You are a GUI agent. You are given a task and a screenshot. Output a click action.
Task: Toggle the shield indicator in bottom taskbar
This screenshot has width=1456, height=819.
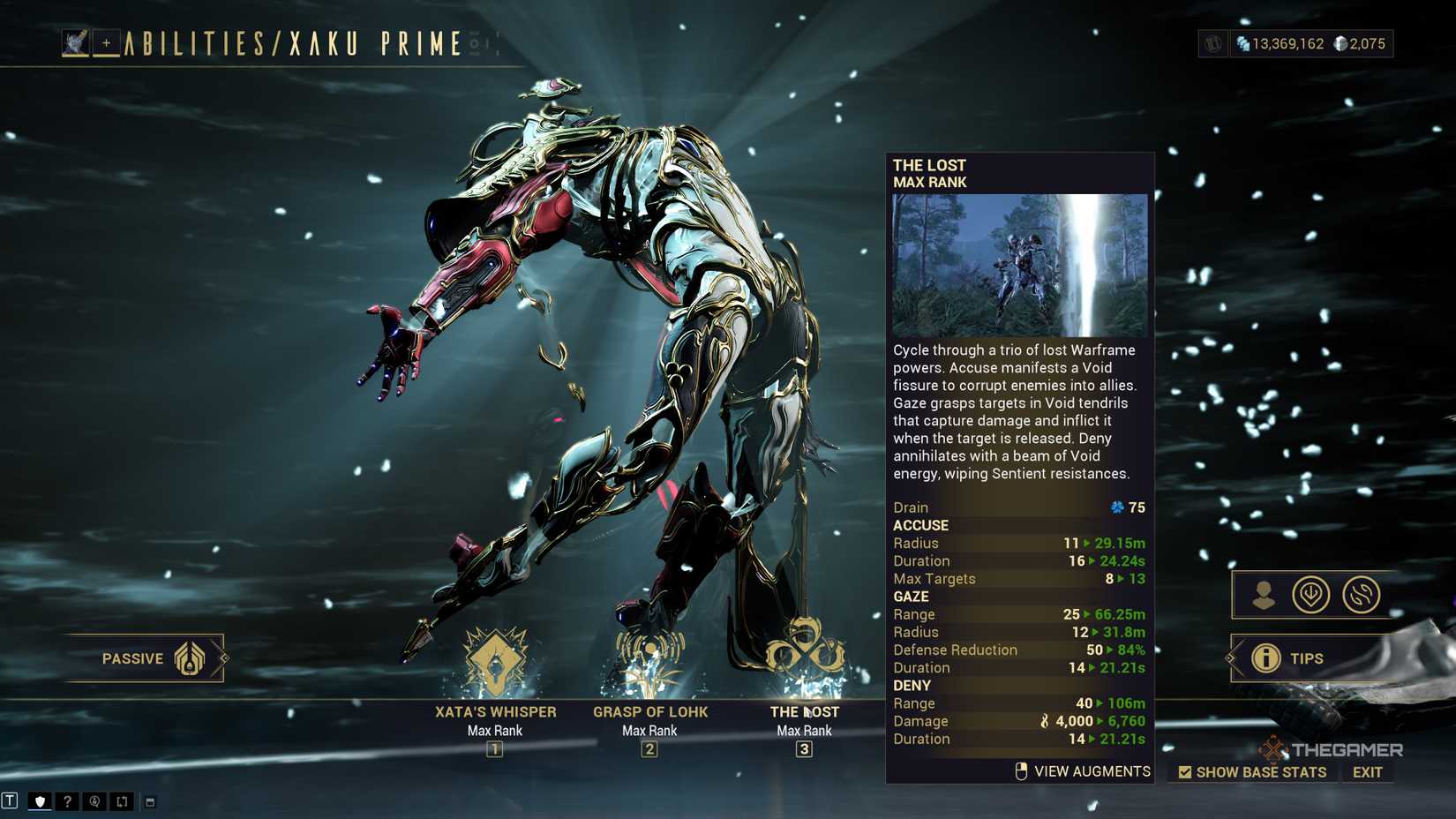(x=40, y=800)
